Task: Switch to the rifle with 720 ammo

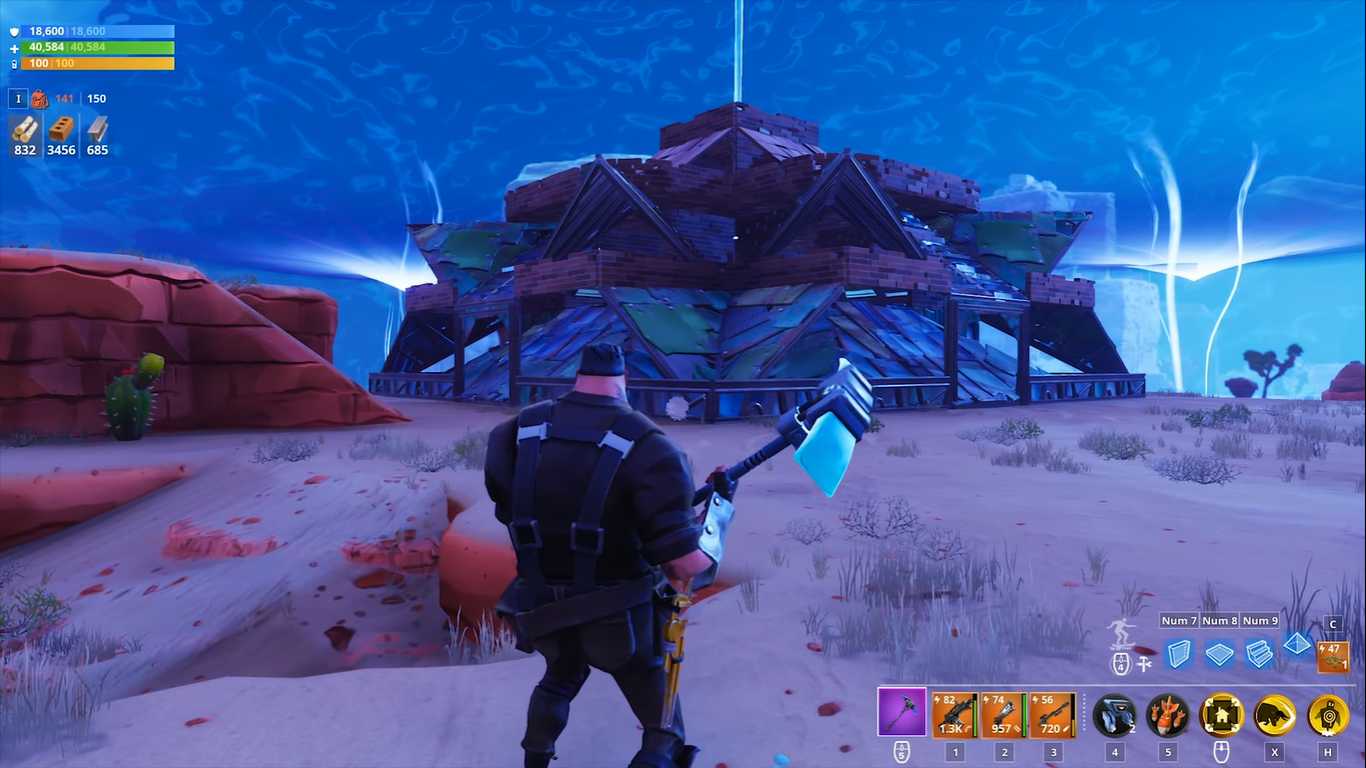Action: coord(1052,715)
